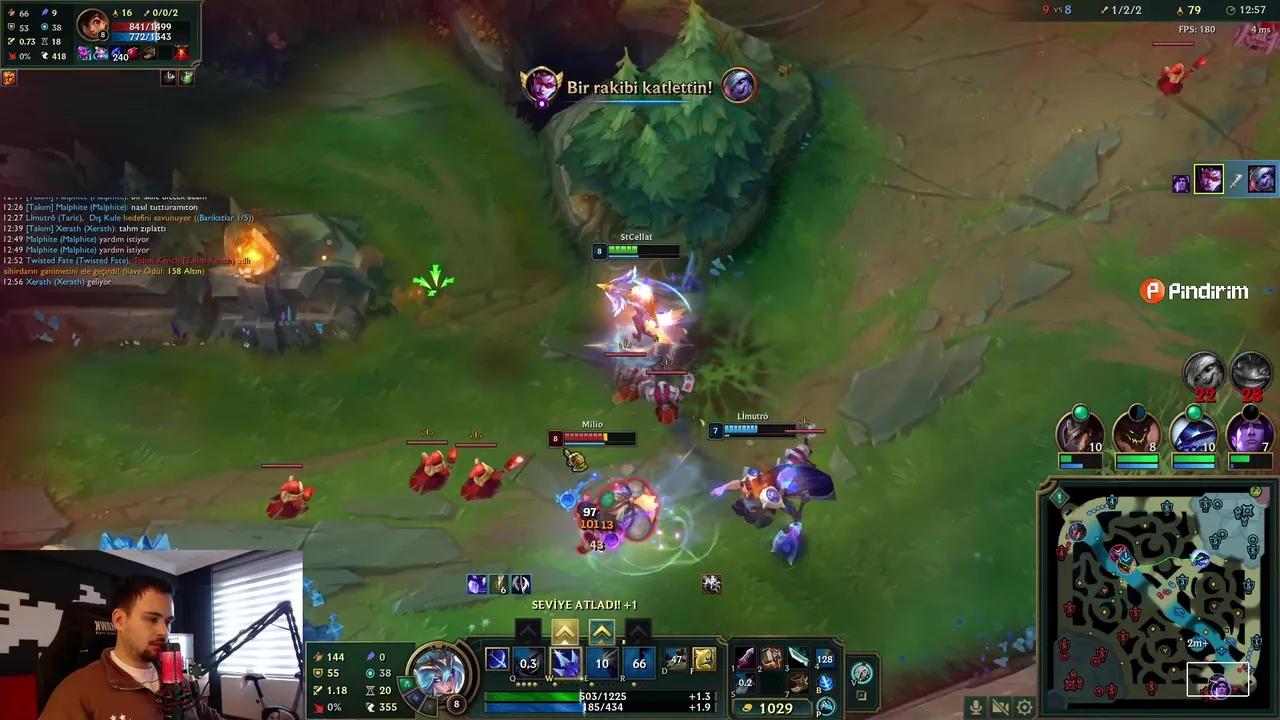The width and height of the screenshot is (1280, 720).
Task: Click the golden Heal summoner spell in F slot
Action: tap(706, 660)
